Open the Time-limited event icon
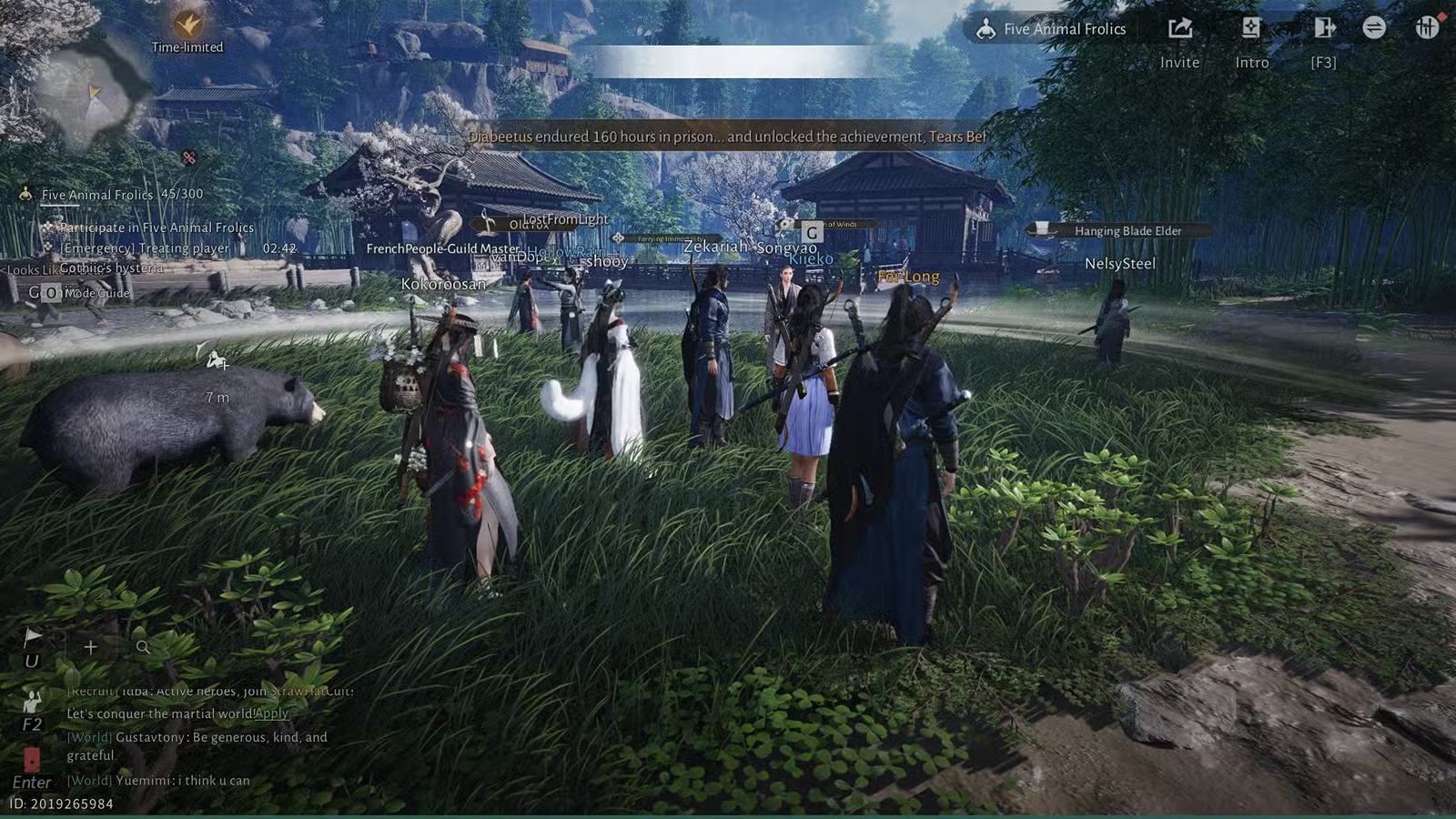 coord(187,25)
